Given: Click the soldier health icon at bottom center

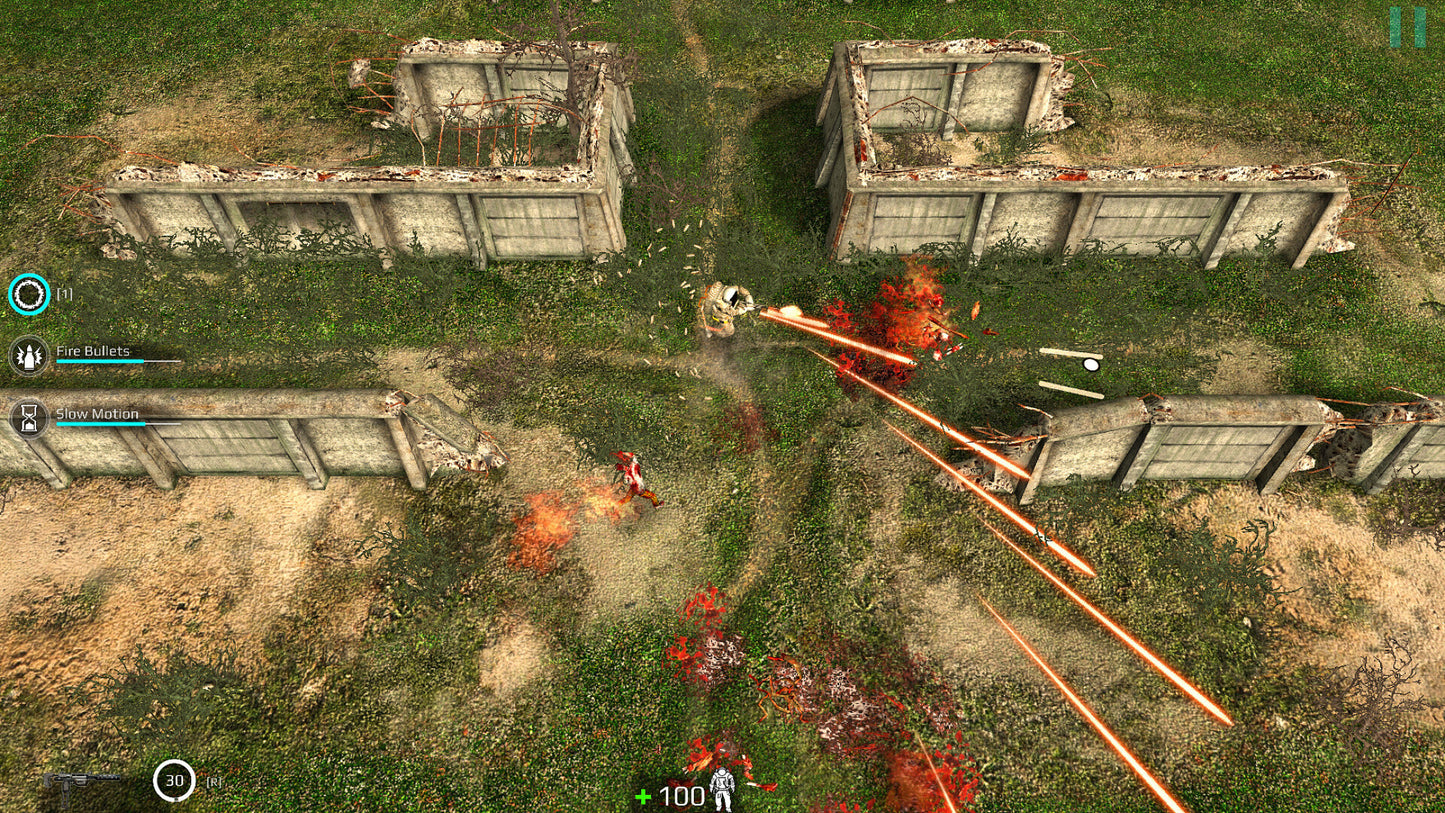Looking at the screenshot, I should (x=722, y=789).
